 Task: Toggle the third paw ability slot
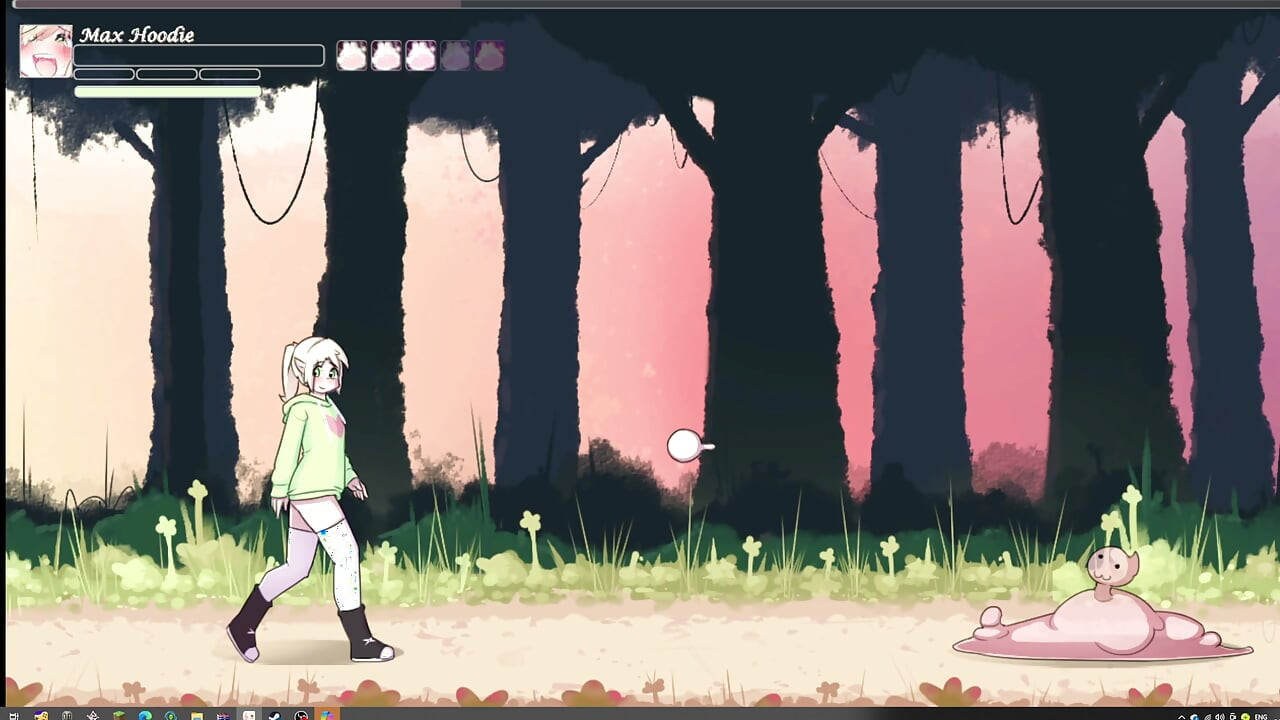pyautogui.click(x=420, y=55)
